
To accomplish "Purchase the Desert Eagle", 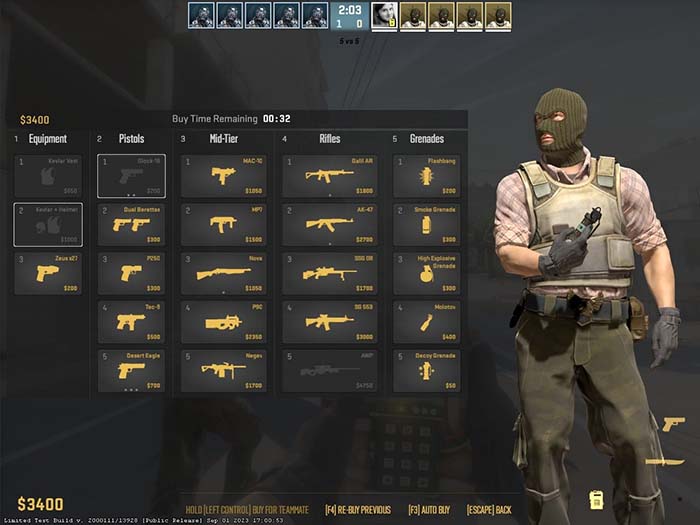I will 131,370.
